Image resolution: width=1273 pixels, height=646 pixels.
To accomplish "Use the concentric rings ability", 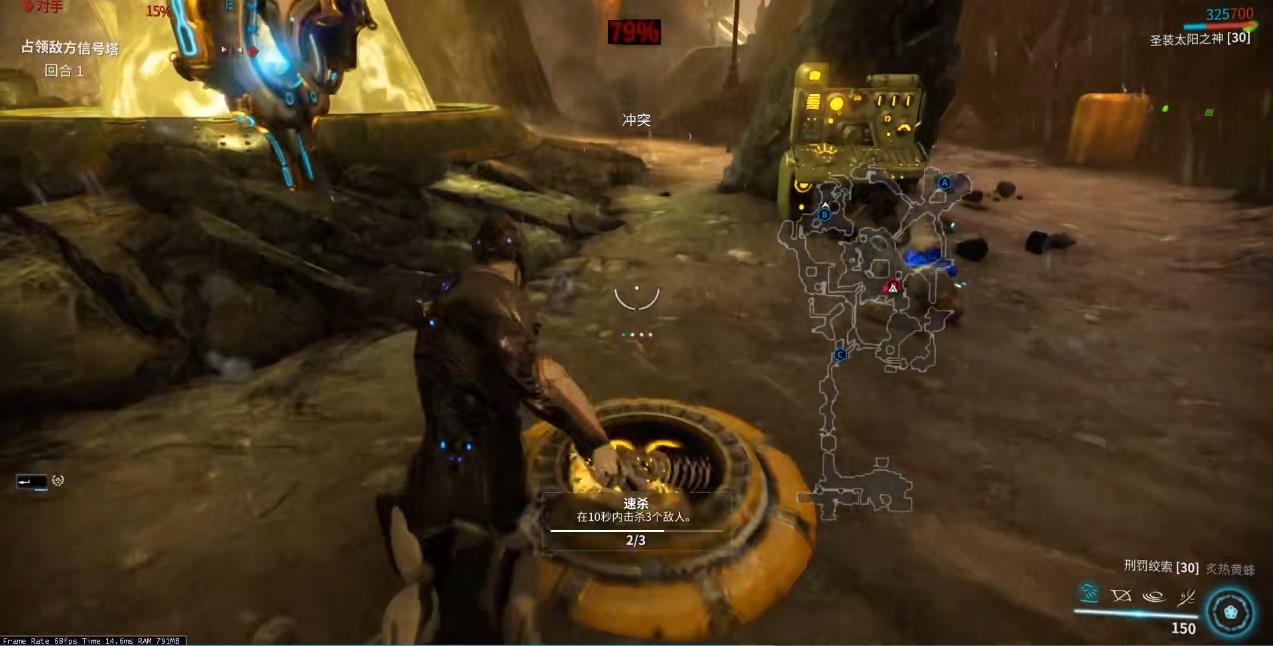I will pos(1153,596).
